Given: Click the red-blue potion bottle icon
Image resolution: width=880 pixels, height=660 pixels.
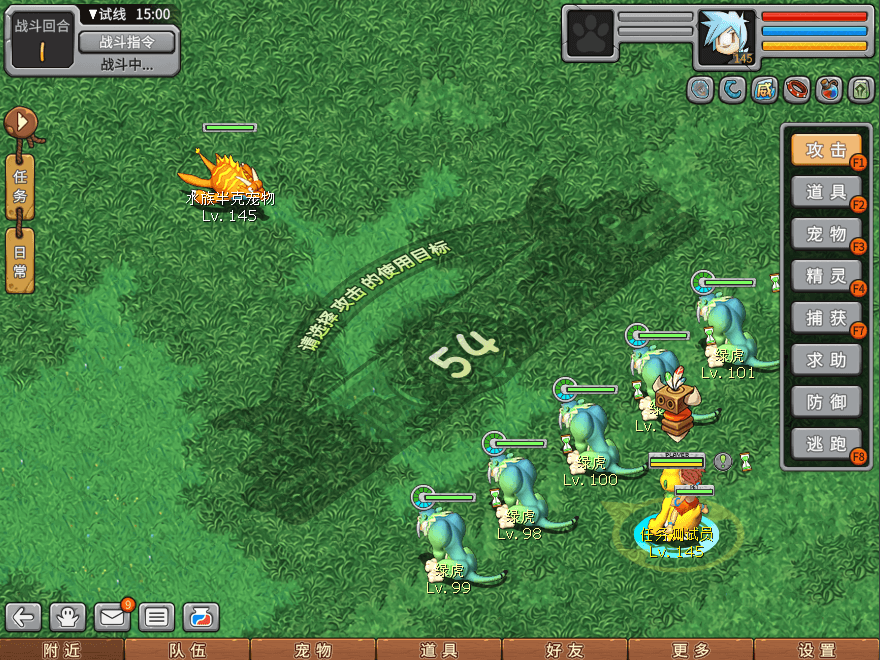Looking at the screenshot, I should (x=829, y=90).
